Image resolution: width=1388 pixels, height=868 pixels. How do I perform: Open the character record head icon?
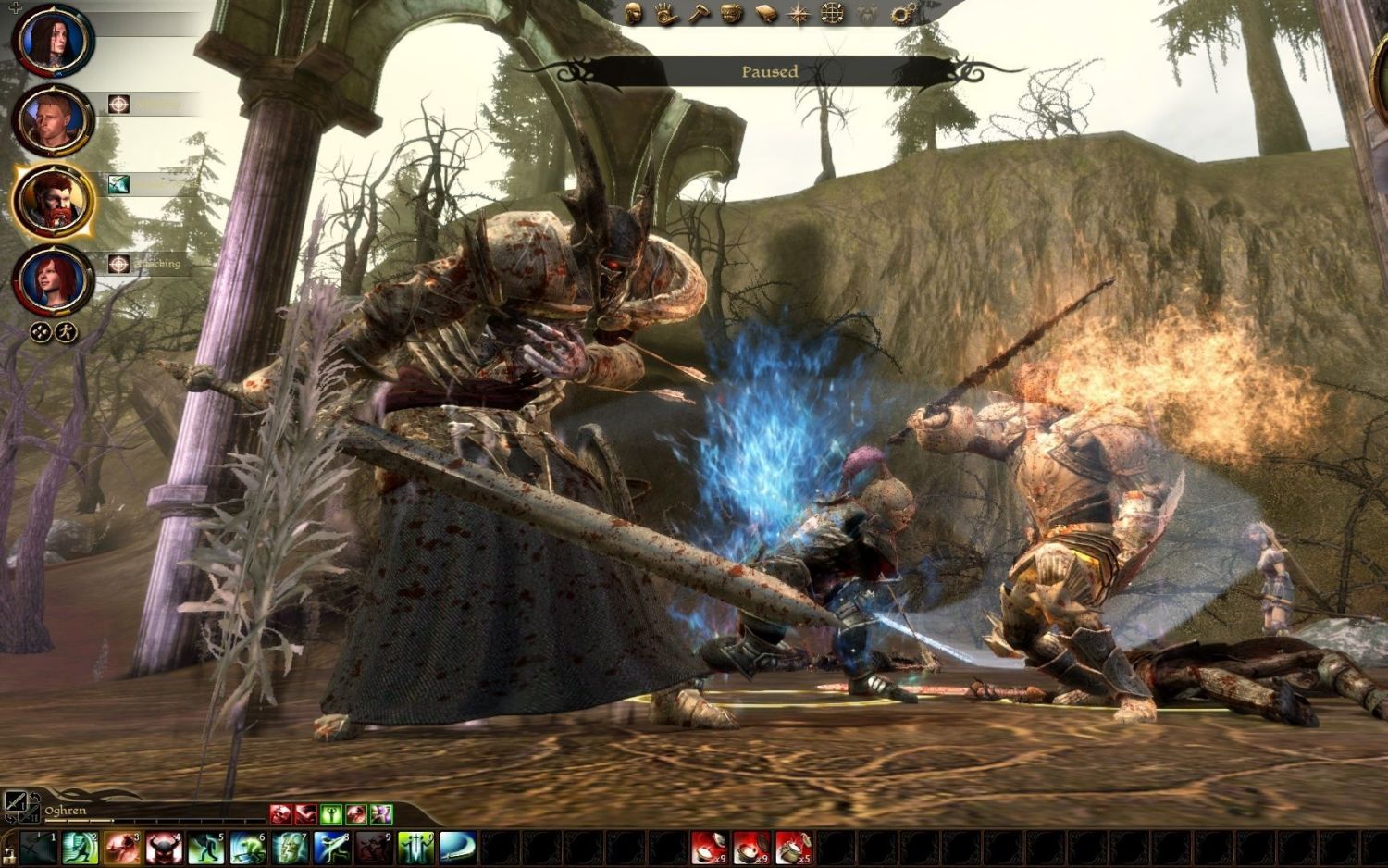(634, 13)
